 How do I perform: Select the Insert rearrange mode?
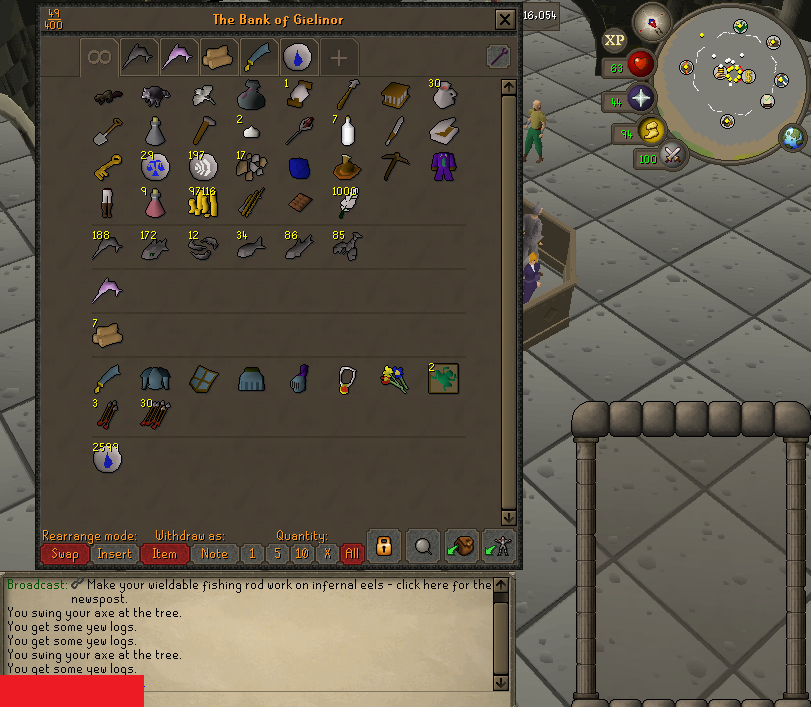[115, 553]
